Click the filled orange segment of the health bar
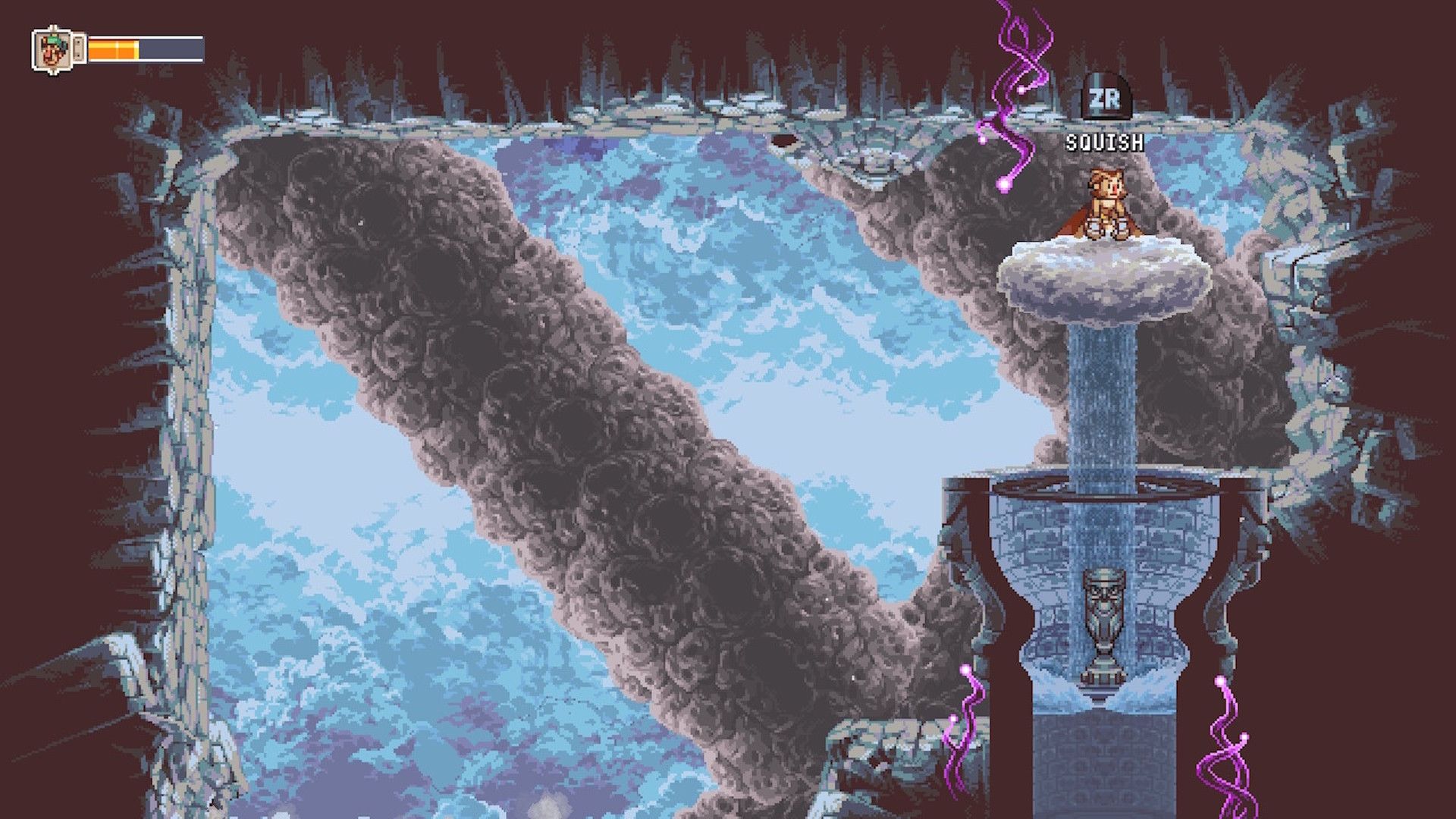Screen dimensions: 1456x819 (112, 51)
